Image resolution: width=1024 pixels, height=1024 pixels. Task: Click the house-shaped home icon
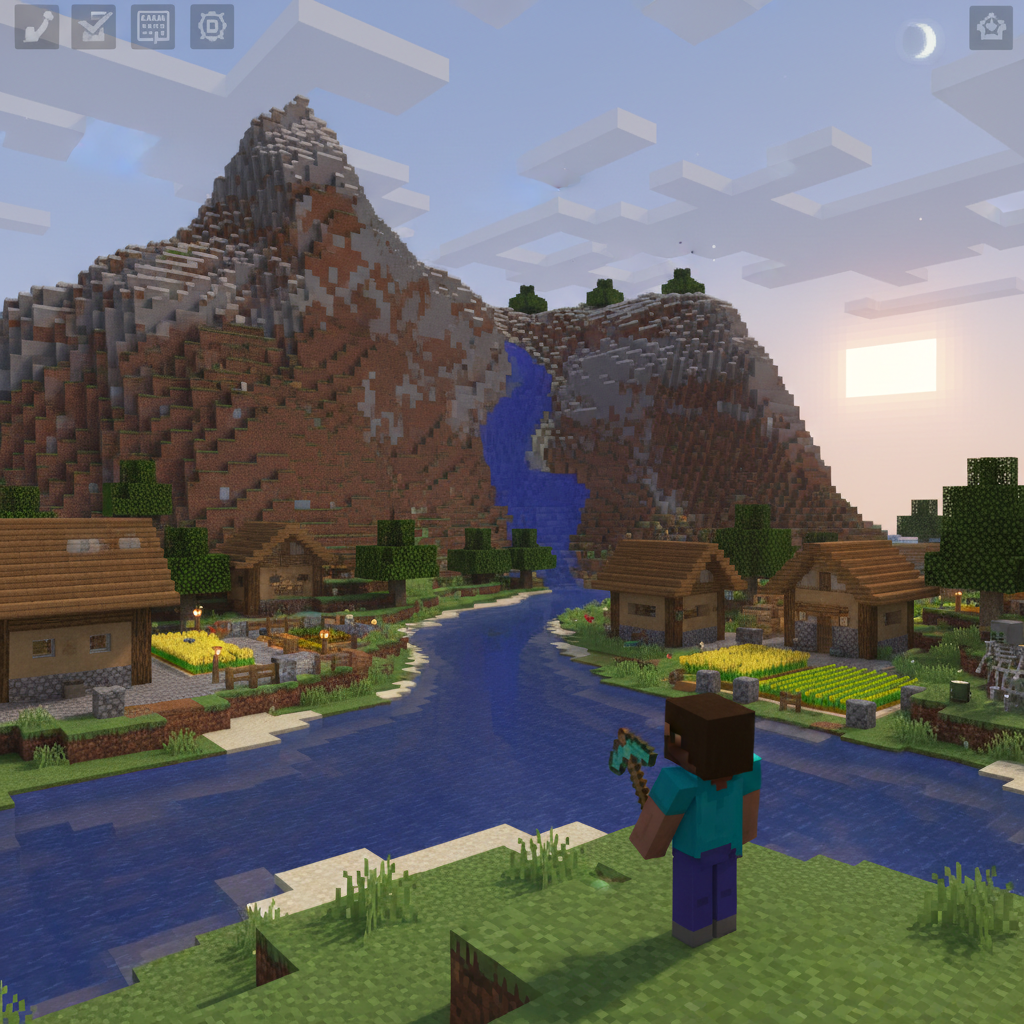990,28
